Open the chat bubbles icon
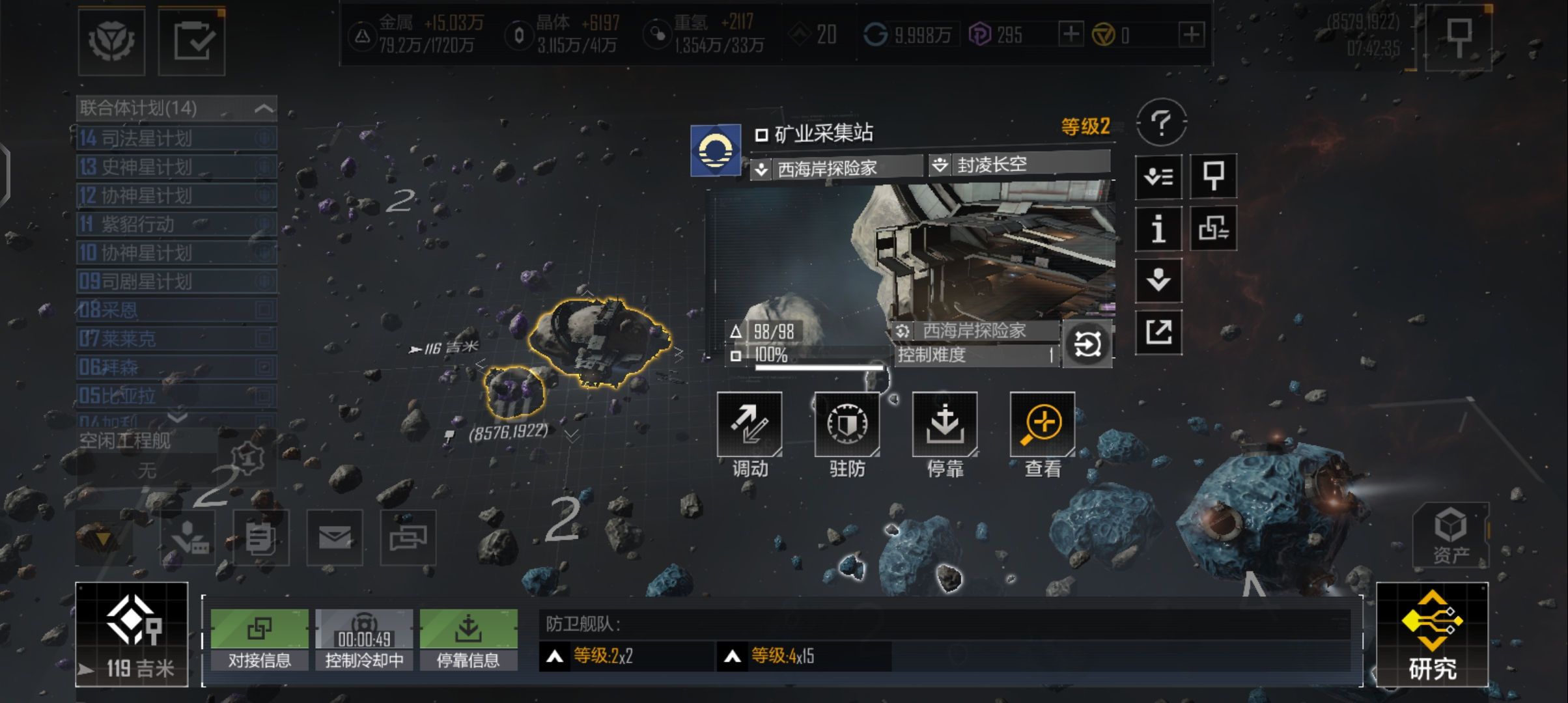Image resolution: width=1568 pixels, height=703 pixels. click(408, 538)
